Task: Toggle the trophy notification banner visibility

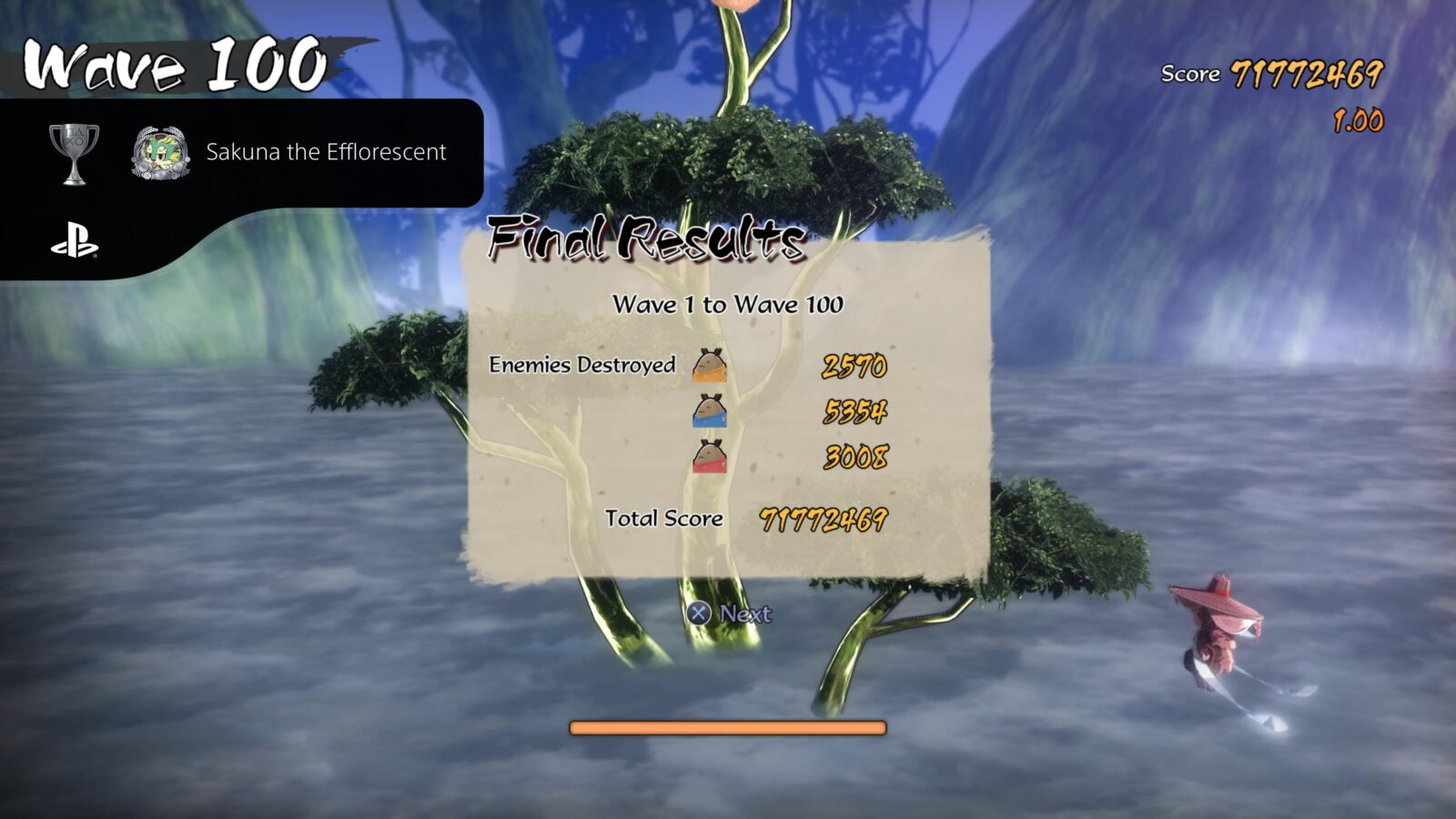Action: [246, 151]
